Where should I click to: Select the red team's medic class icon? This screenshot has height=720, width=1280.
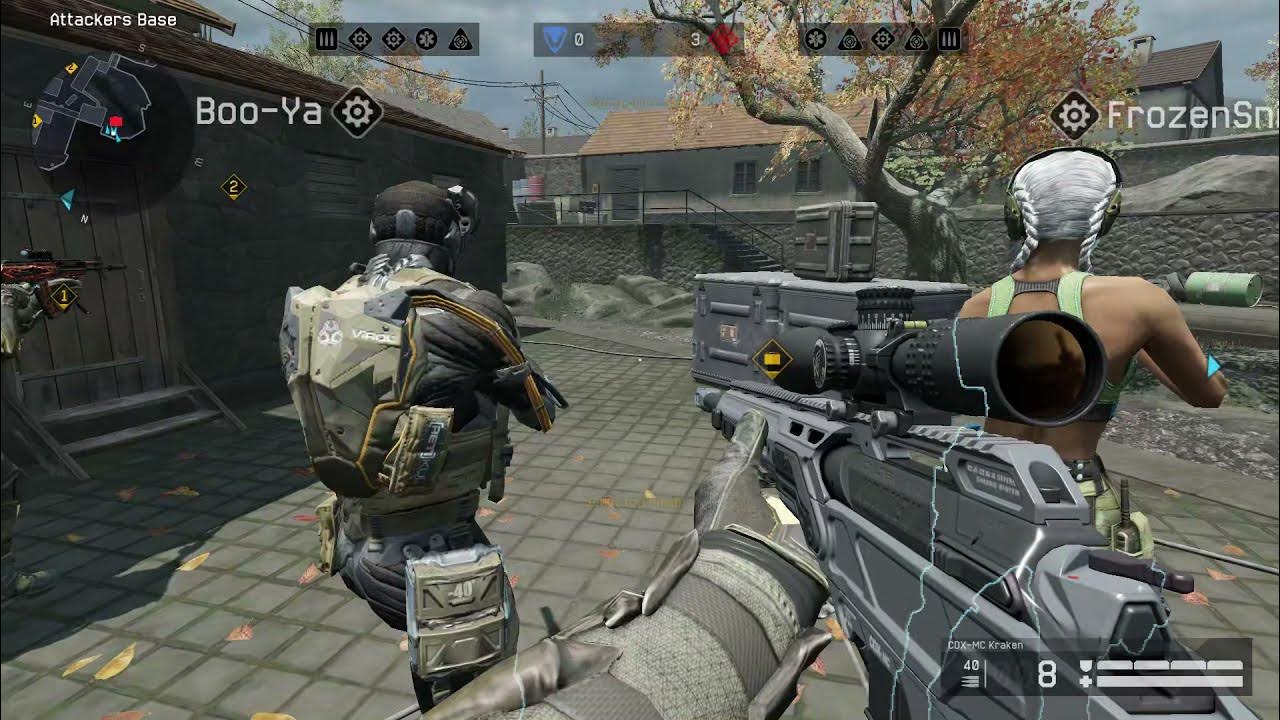click(816, 39)
